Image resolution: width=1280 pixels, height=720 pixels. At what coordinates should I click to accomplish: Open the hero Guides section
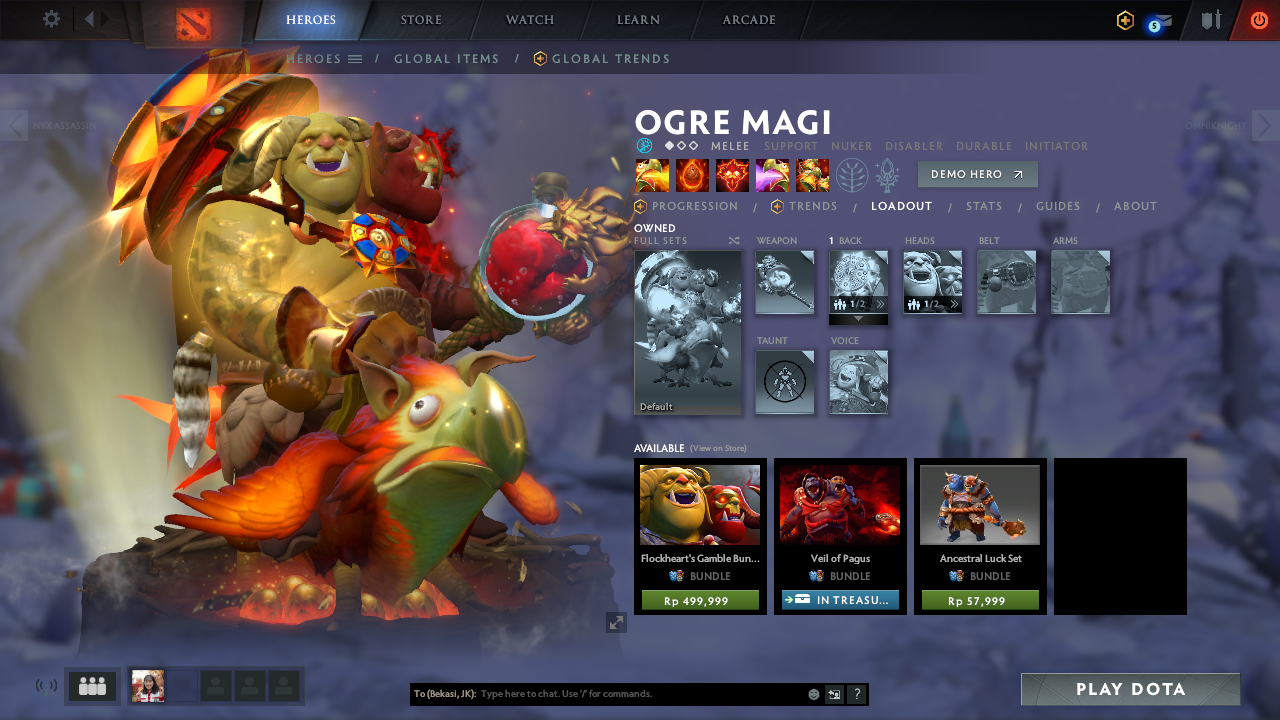point(1058,207)
